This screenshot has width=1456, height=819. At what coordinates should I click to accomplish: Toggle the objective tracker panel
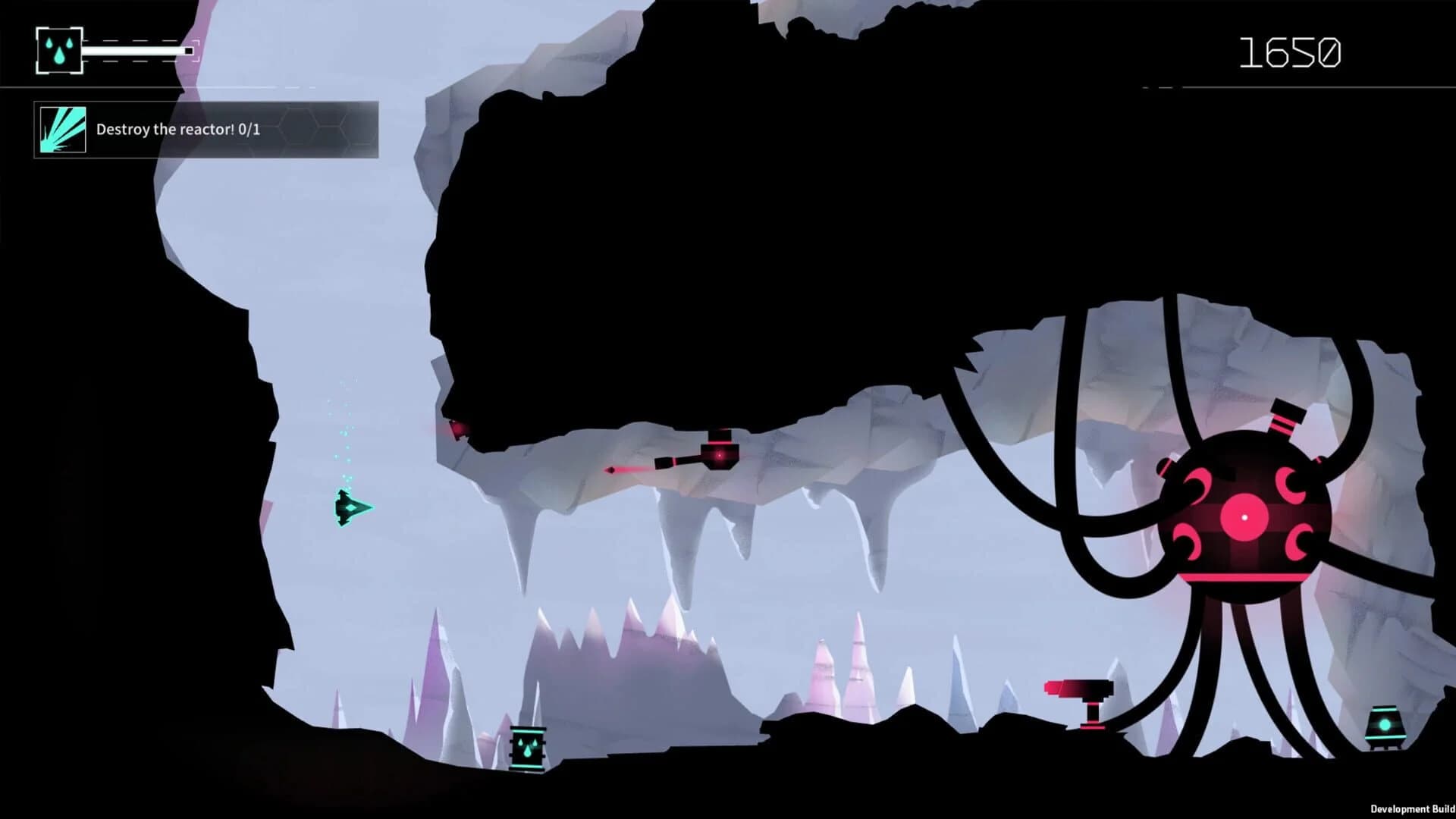[205, 129]
